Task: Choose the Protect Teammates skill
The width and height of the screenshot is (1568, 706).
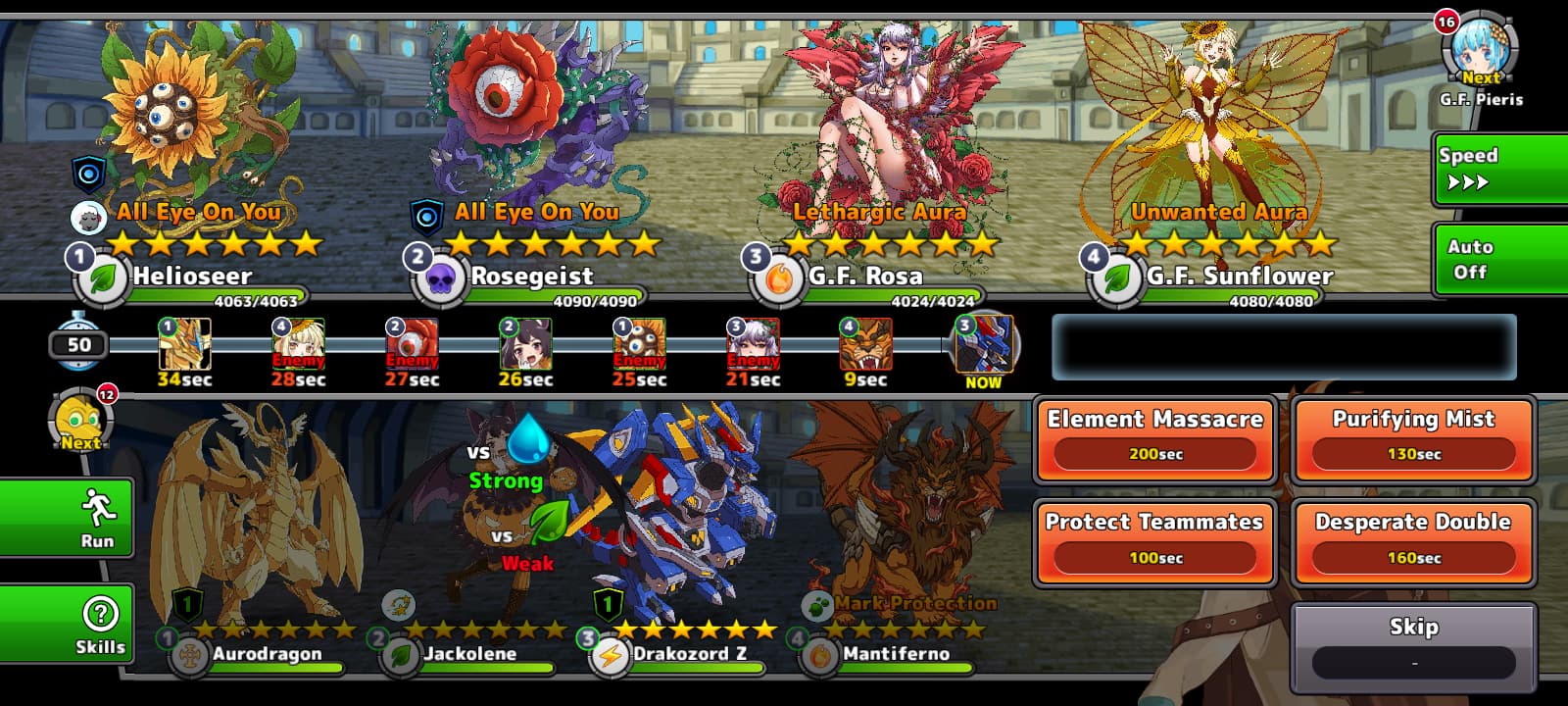Action: [x=1155, y=542]
